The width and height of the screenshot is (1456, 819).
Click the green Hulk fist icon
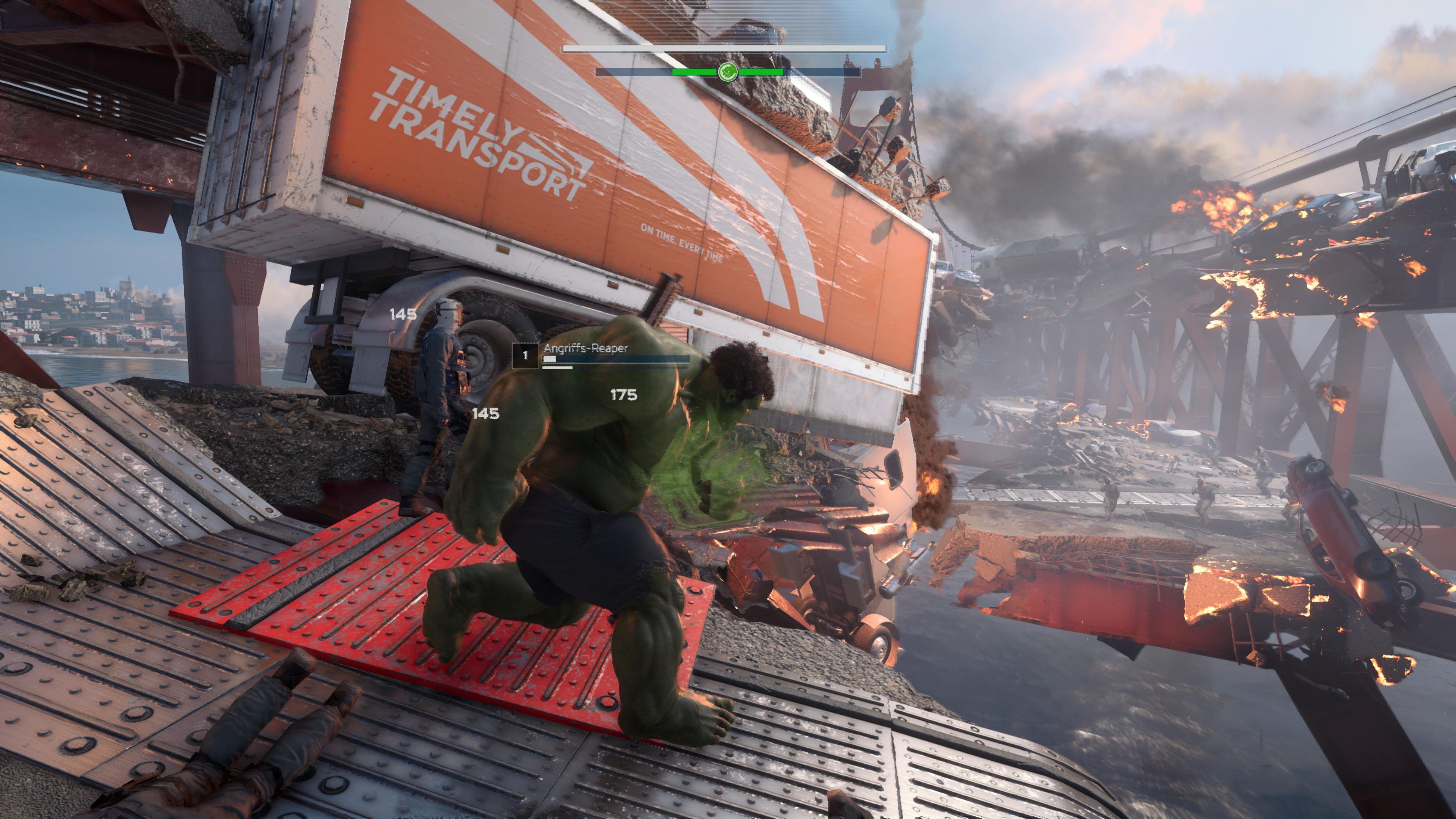pos(728,72)
